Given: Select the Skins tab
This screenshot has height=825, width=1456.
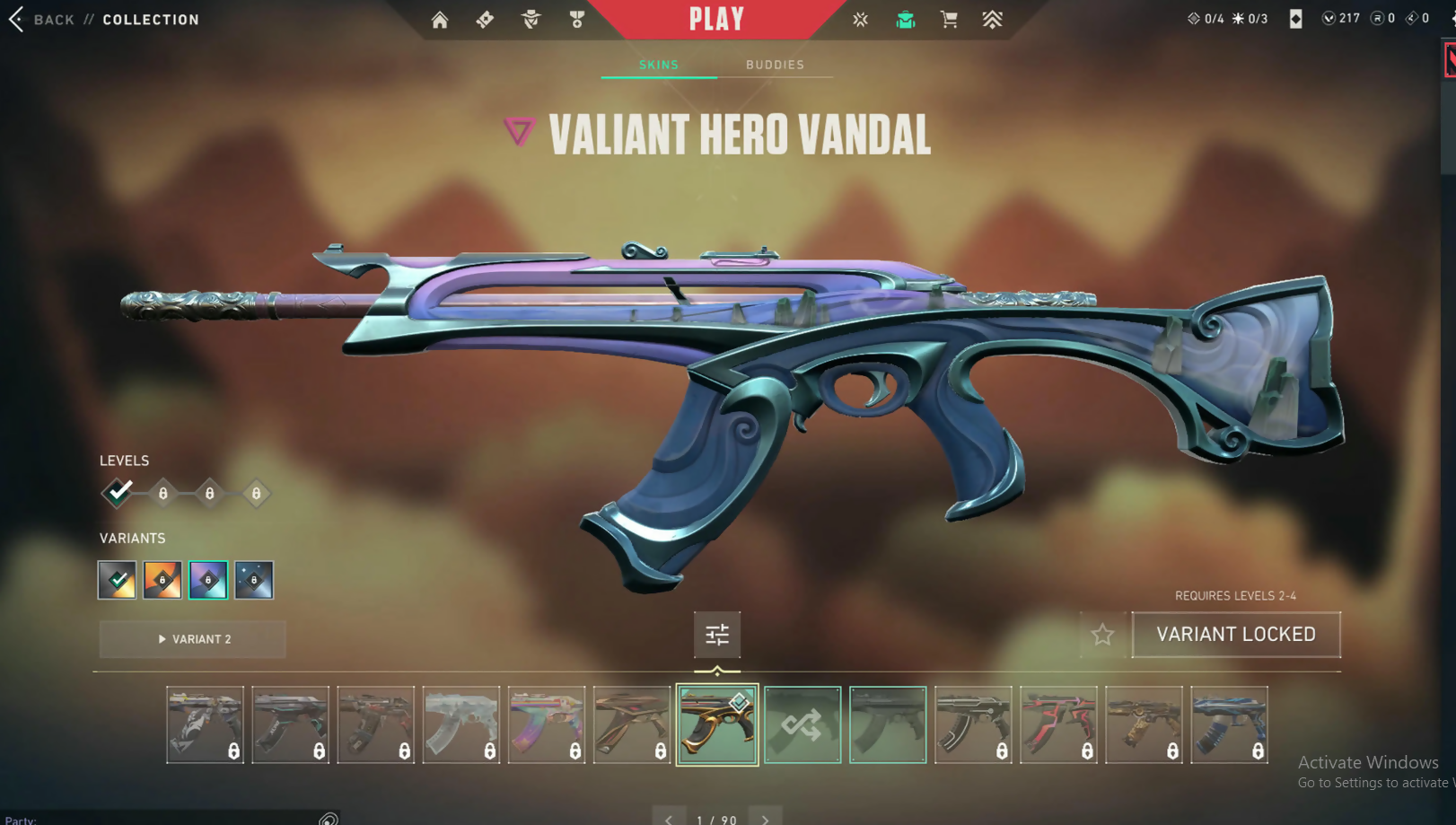Looking at the screenshot, I should (x=659, y=65).
